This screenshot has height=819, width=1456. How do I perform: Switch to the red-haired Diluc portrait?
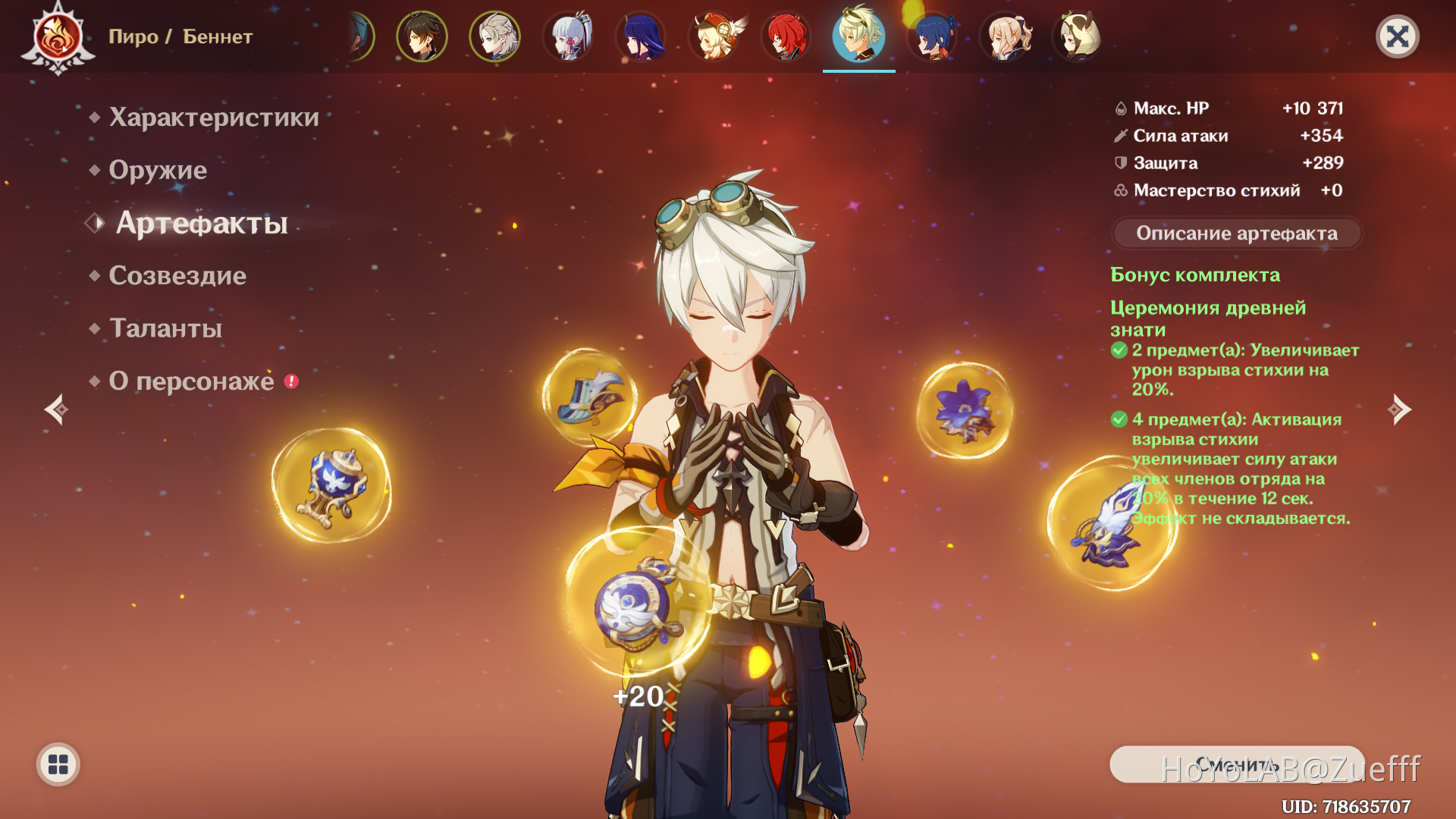(786, 36)
